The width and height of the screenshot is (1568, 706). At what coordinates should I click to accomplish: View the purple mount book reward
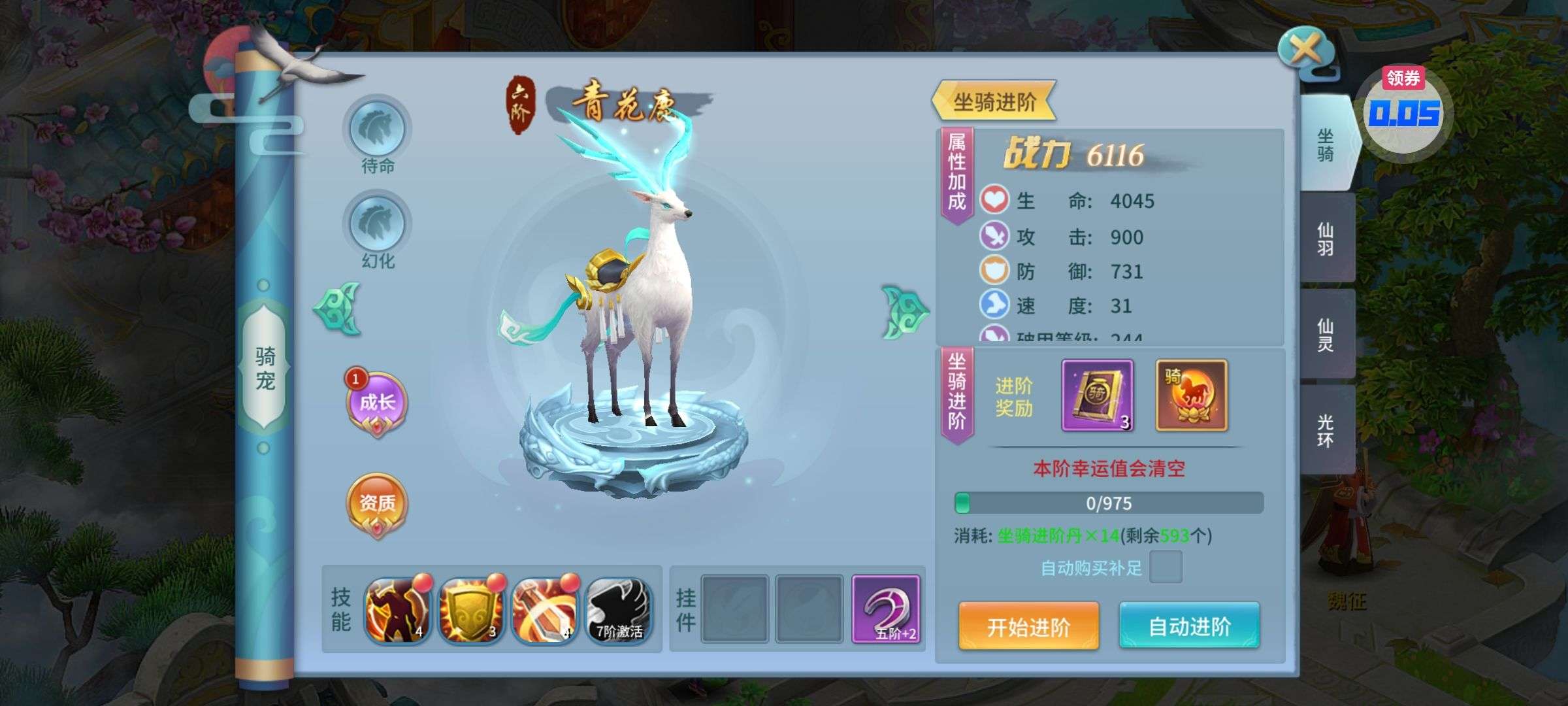coord(1097,395)
